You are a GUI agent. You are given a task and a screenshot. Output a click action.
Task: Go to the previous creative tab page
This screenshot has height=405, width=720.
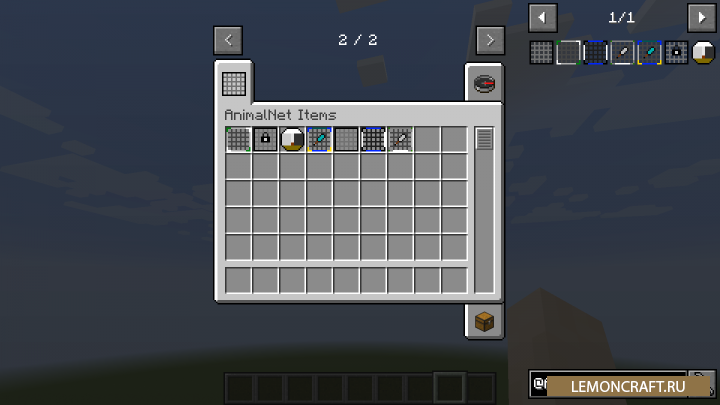pos(228,40)
